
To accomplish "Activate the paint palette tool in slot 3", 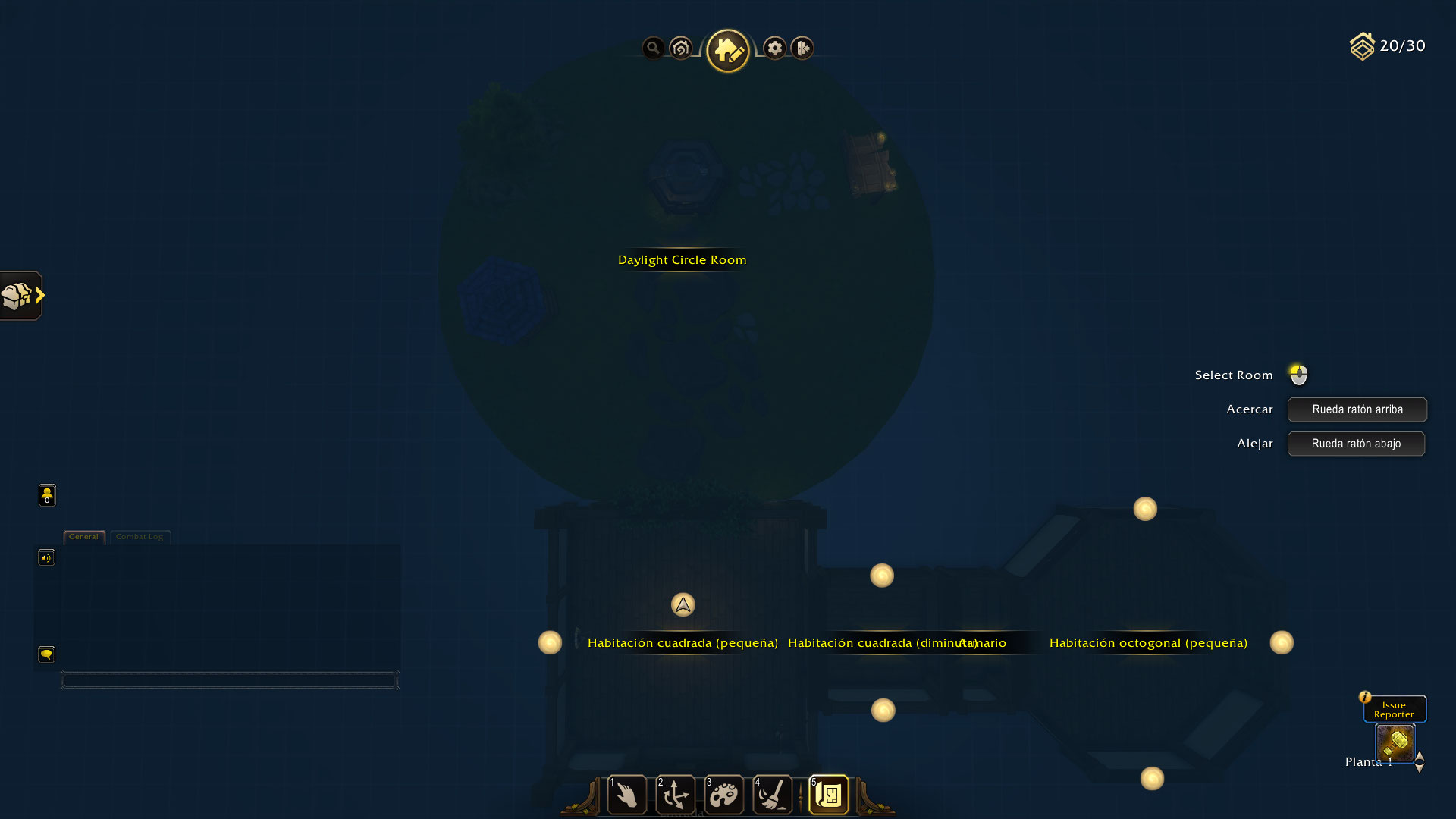I will (x=723, y=795).
